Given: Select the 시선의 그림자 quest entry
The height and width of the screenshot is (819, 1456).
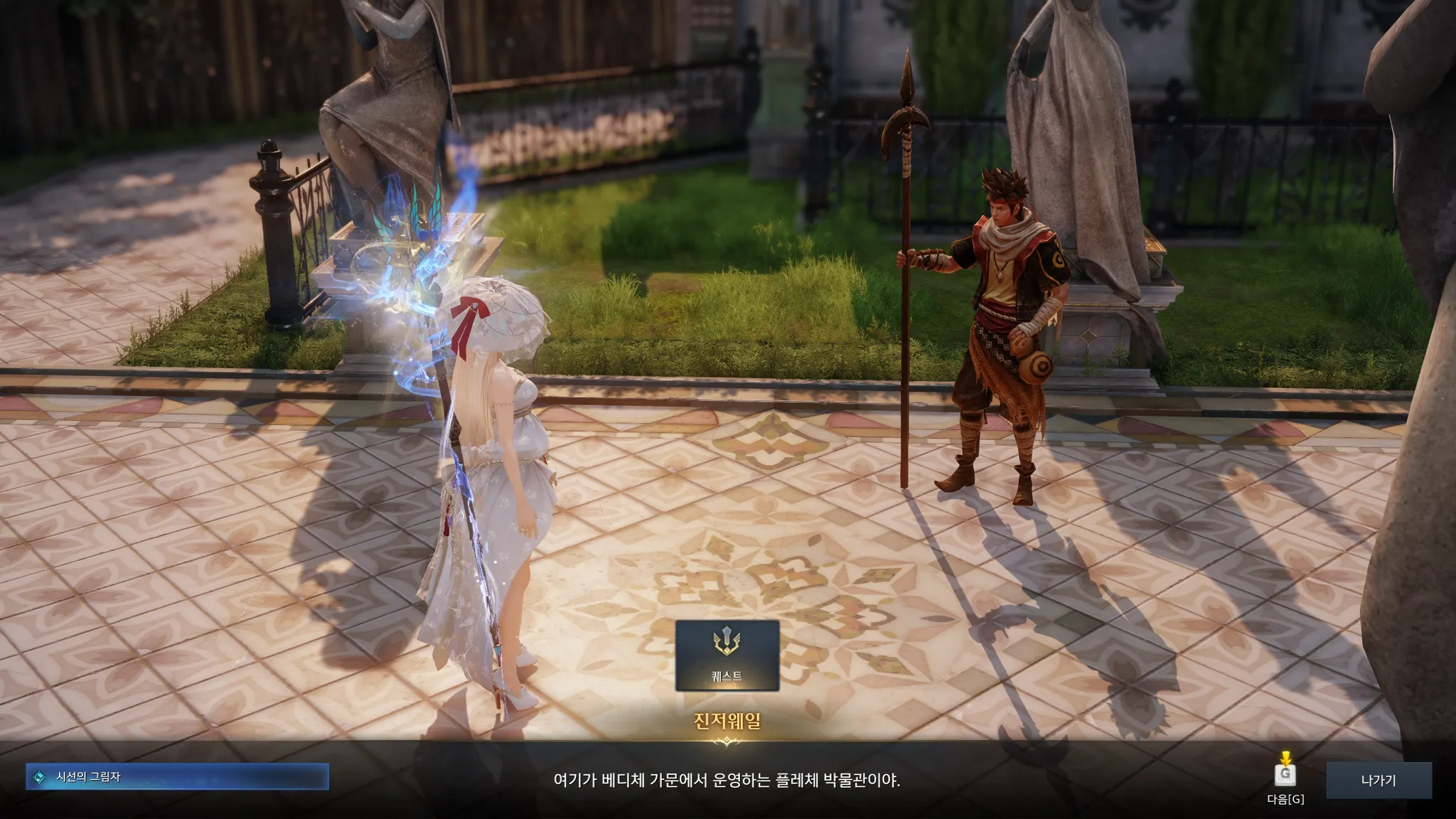Looking at the screenshot, I should [177, 777].
